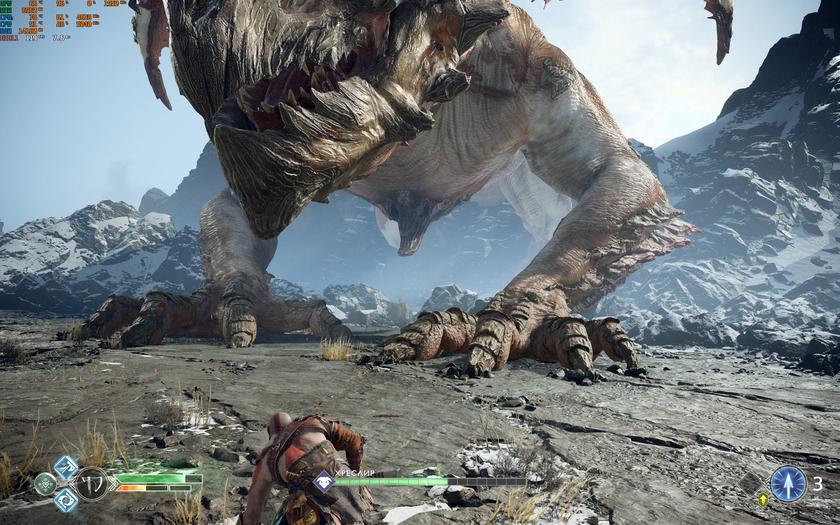Select the Leviathan Axe weapon icon
The image size is (840, 525).
point(92,484)
